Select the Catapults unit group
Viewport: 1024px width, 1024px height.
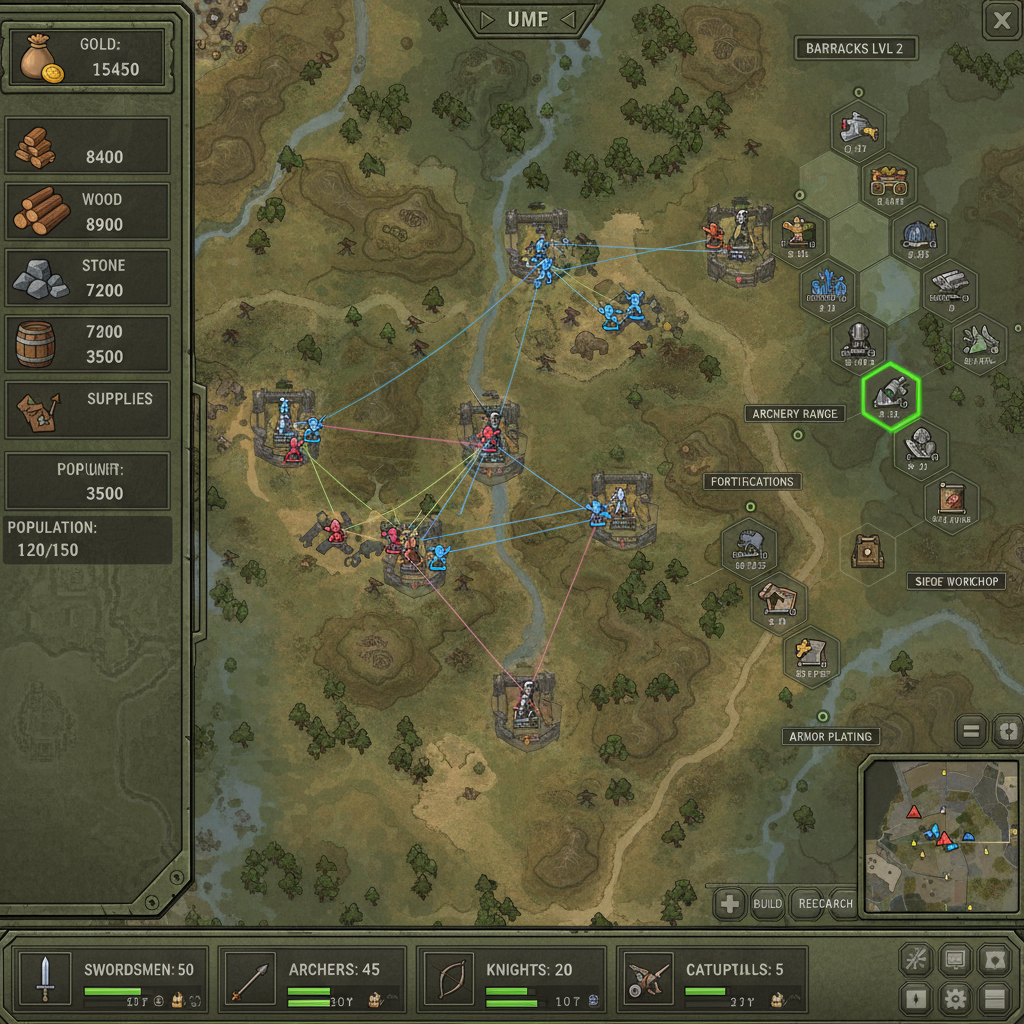(x=712, y=978)
